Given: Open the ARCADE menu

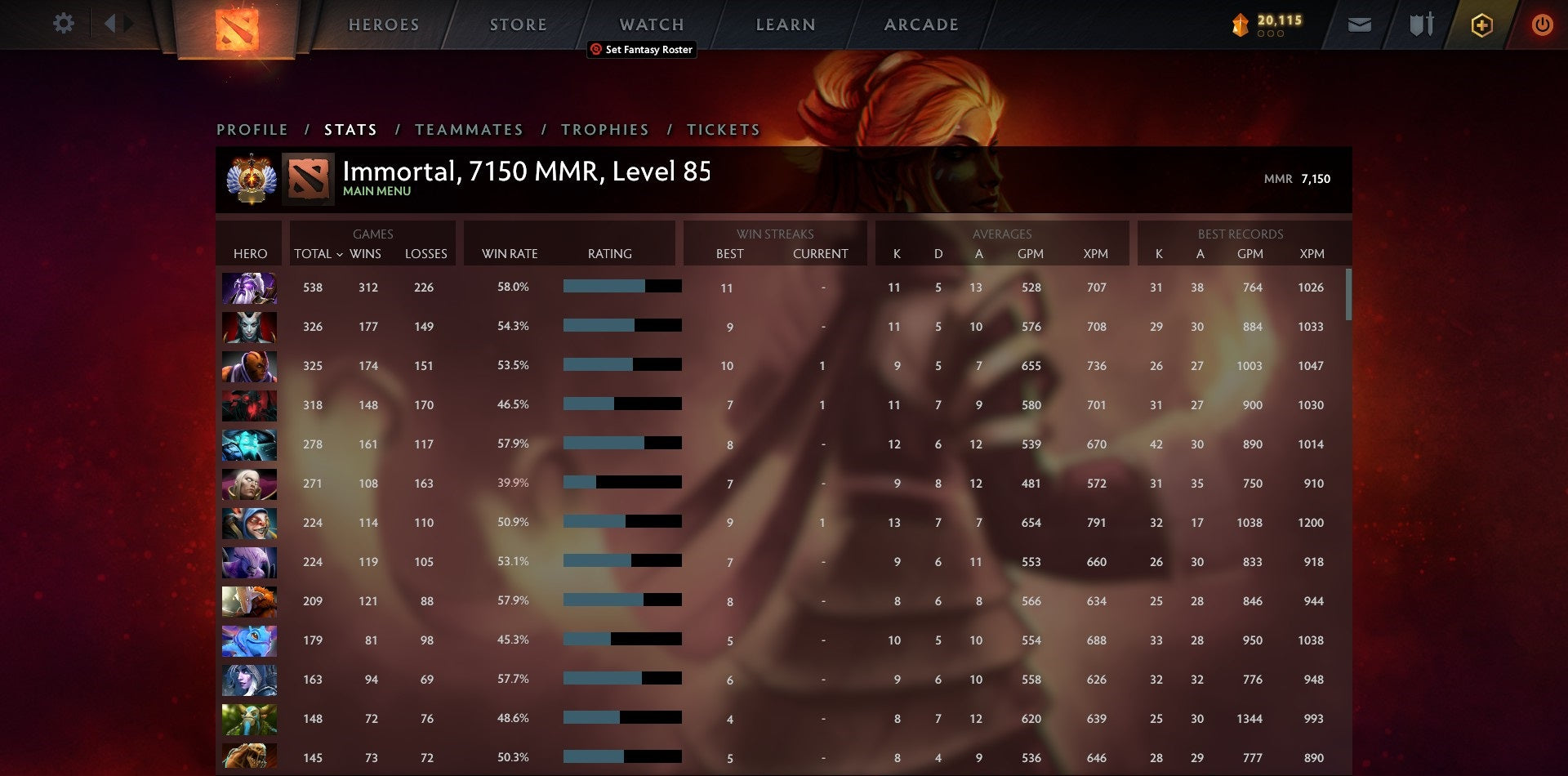Looking at the screenshot, I should 920,24.
